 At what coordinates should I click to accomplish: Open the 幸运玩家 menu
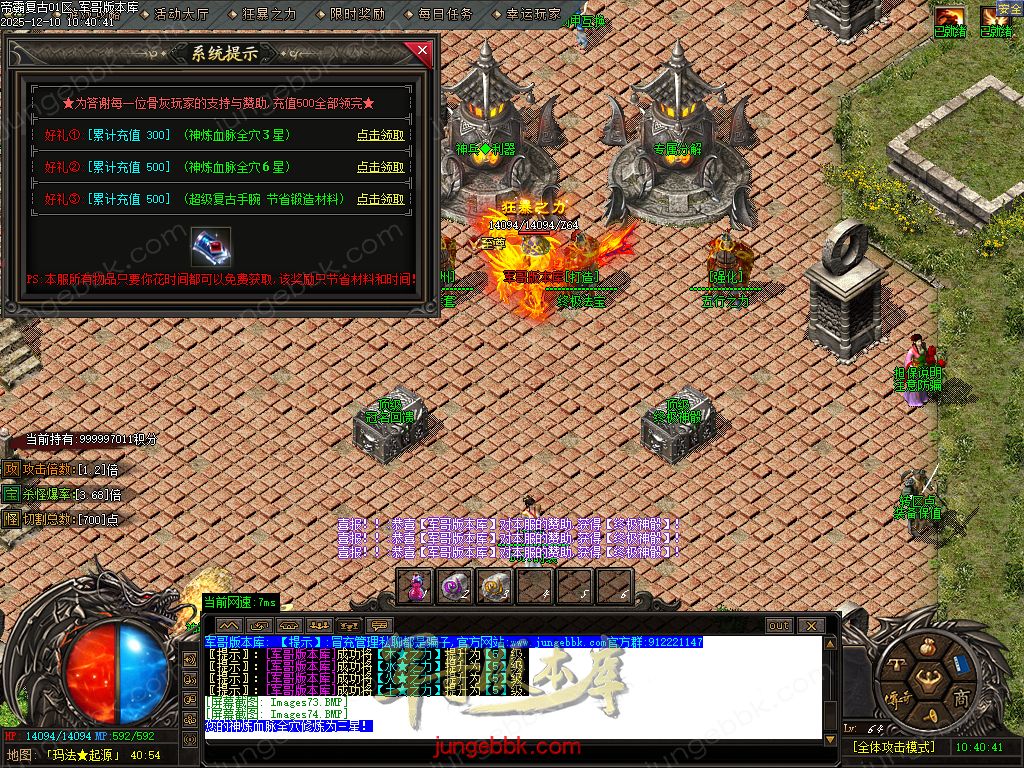tap(533, 14)
